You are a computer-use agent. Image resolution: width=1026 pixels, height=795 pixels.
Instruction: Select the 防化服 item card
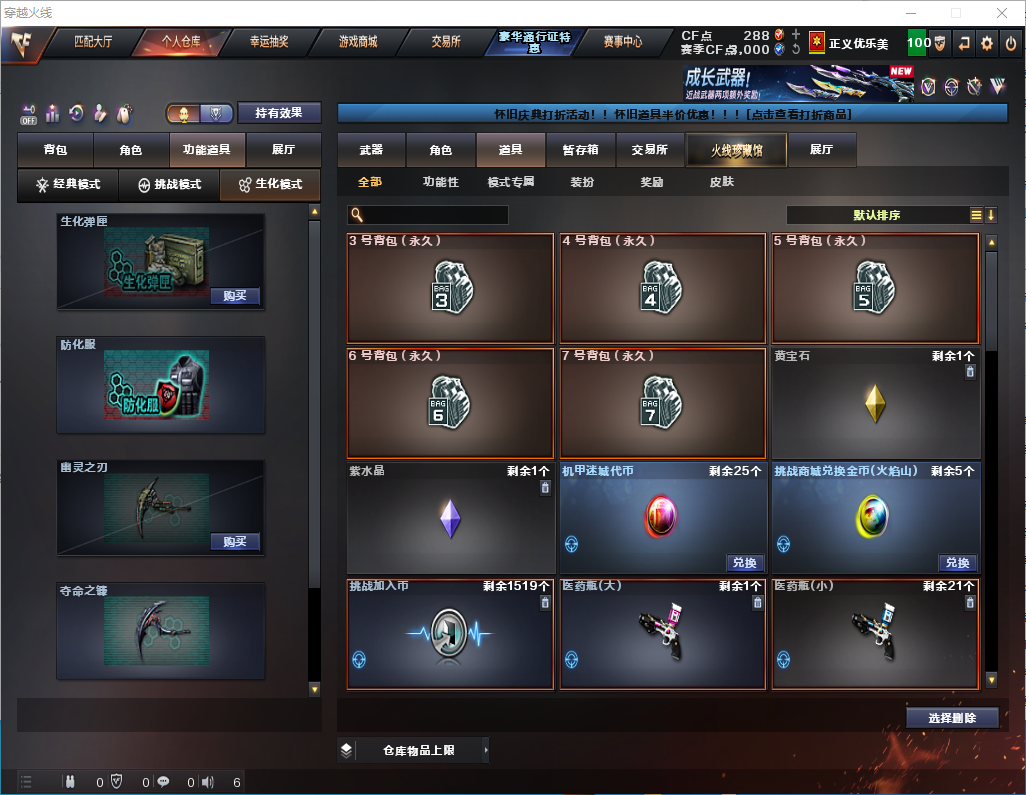coord(161,385)
